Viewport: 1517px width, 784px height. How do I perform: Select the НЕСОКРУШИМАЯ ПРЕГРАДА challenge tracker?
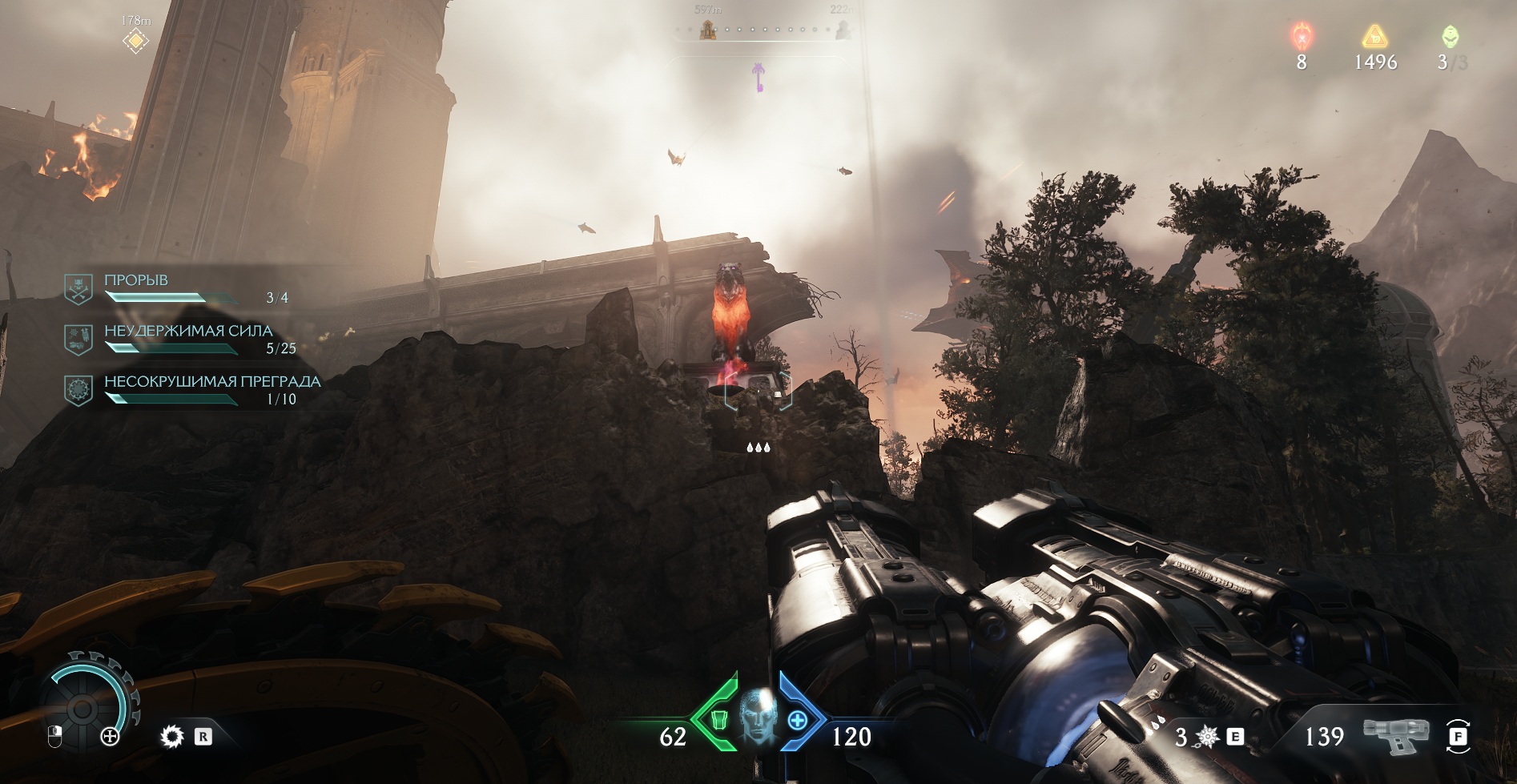[x=192, y=389]
